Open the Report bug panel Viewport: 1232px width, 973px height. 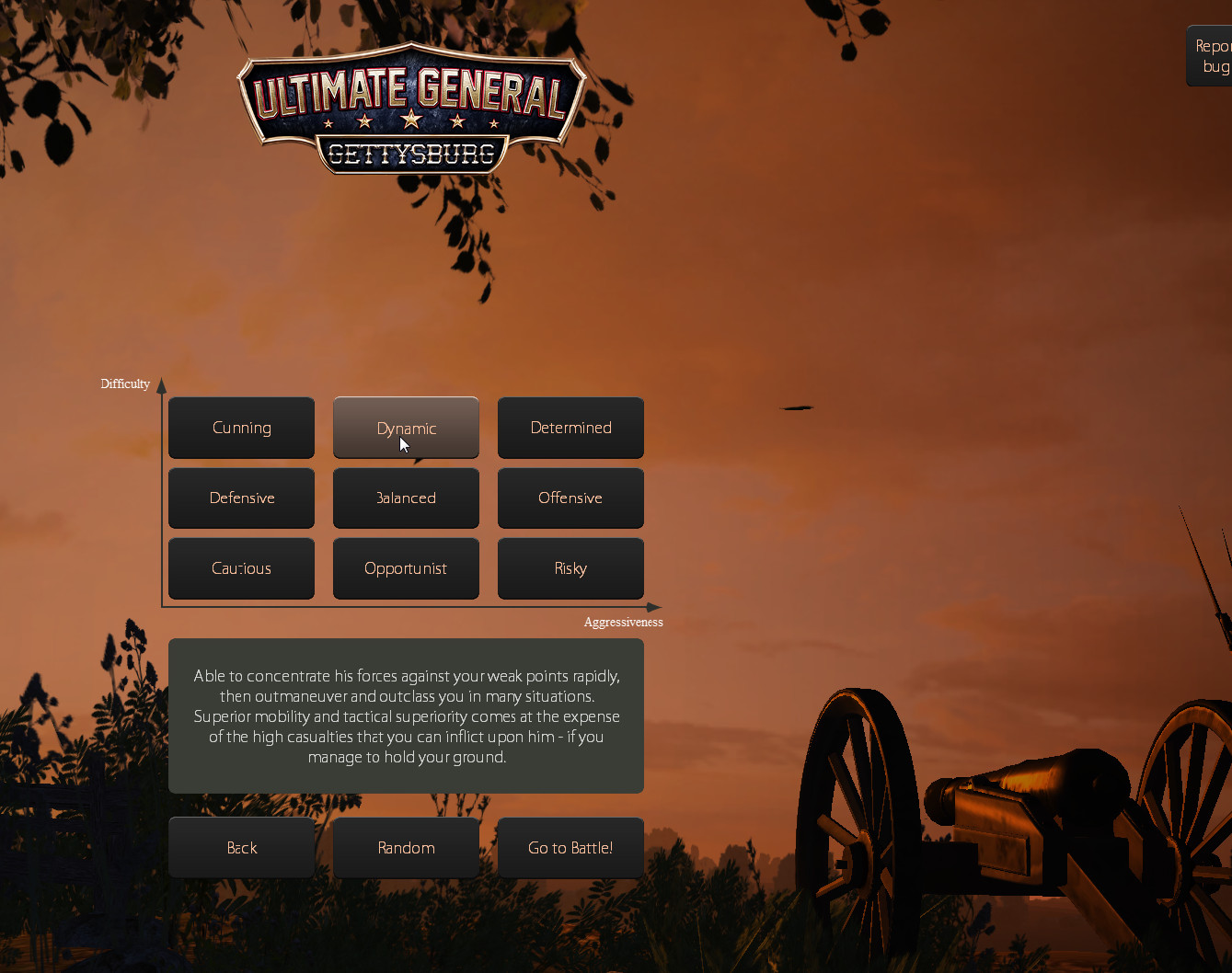click(x=1212, y=56)
